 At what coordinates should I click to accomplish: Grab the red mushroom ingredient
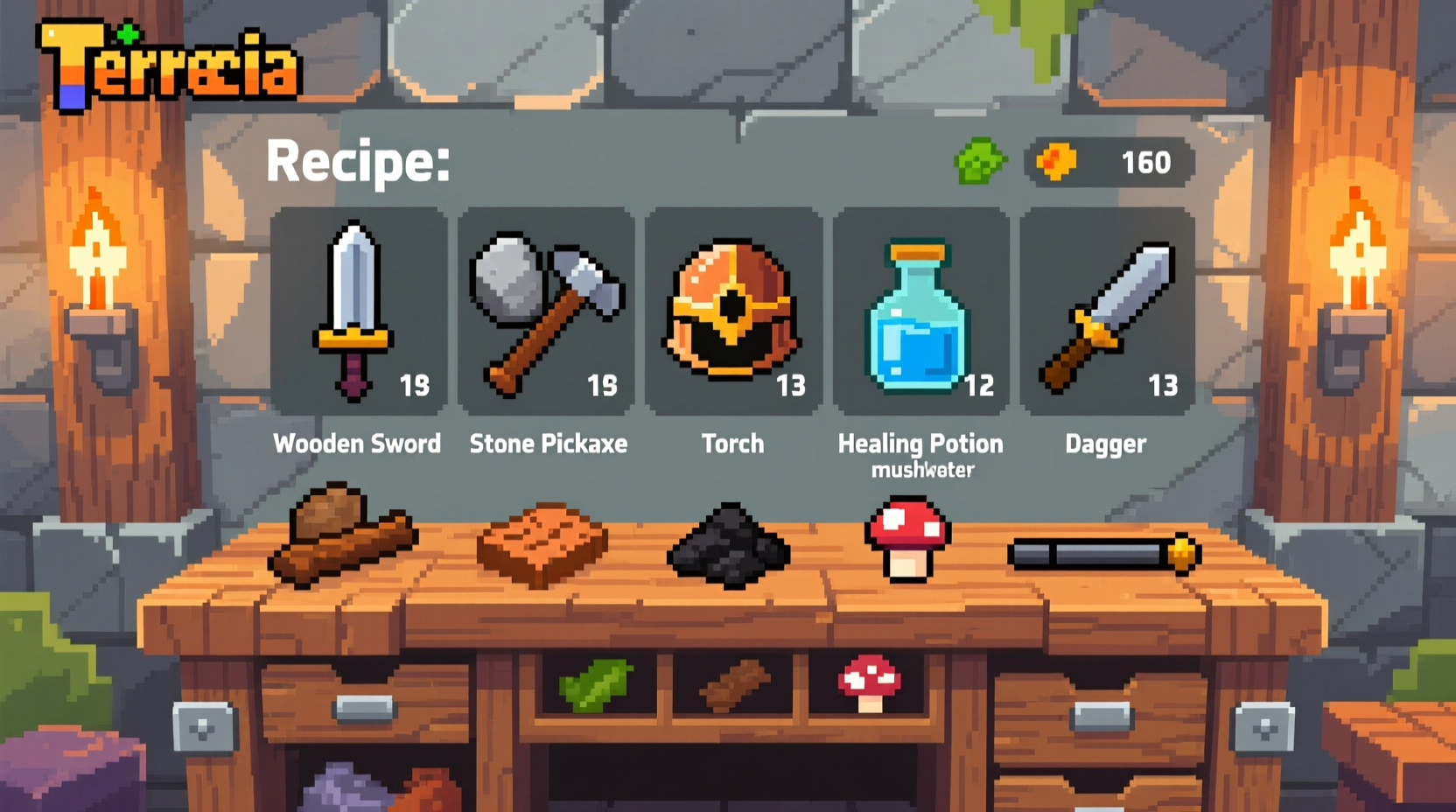(908, 538)
